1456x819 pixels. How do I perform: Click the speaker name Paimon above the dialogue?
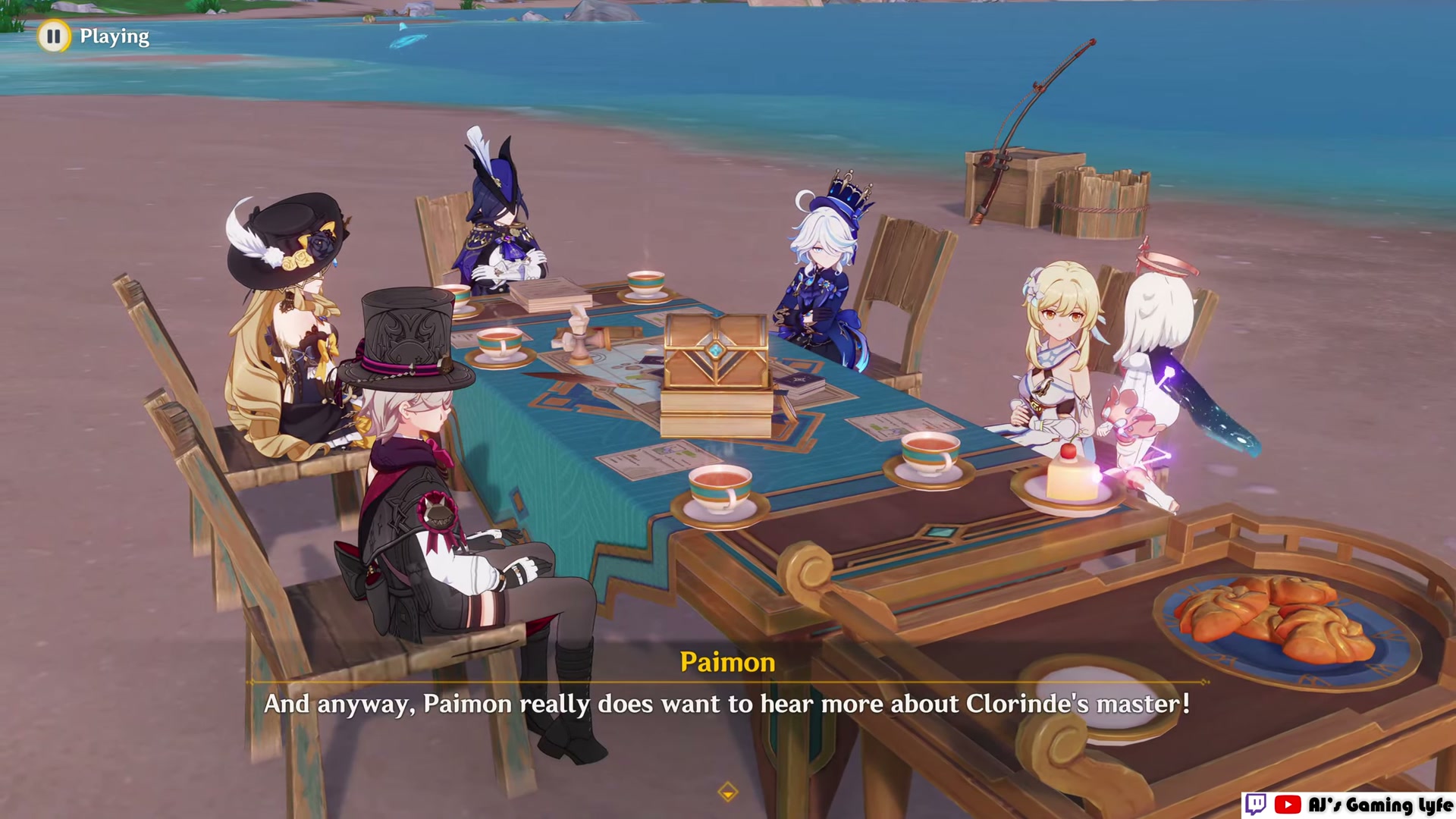pyautogui.click(x=726, y=662)
